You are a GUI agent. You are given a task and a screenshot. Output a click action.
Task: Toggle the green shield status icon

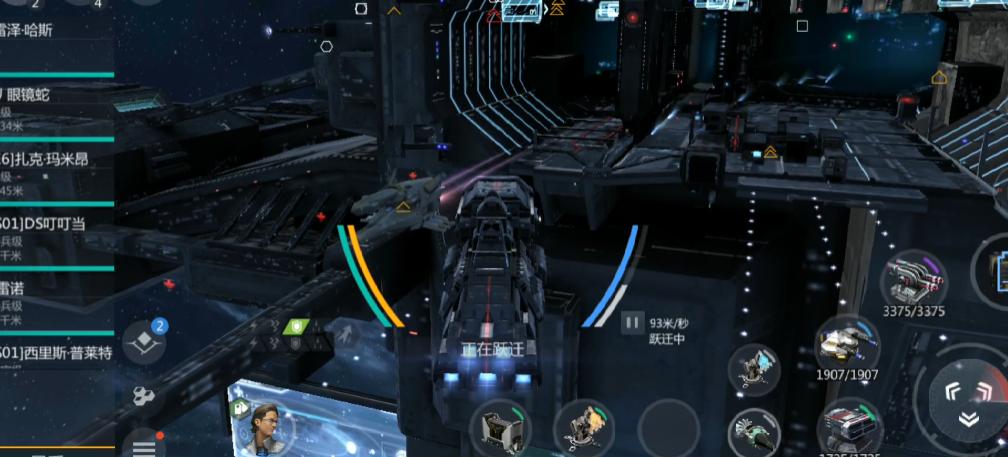[296, 326]
